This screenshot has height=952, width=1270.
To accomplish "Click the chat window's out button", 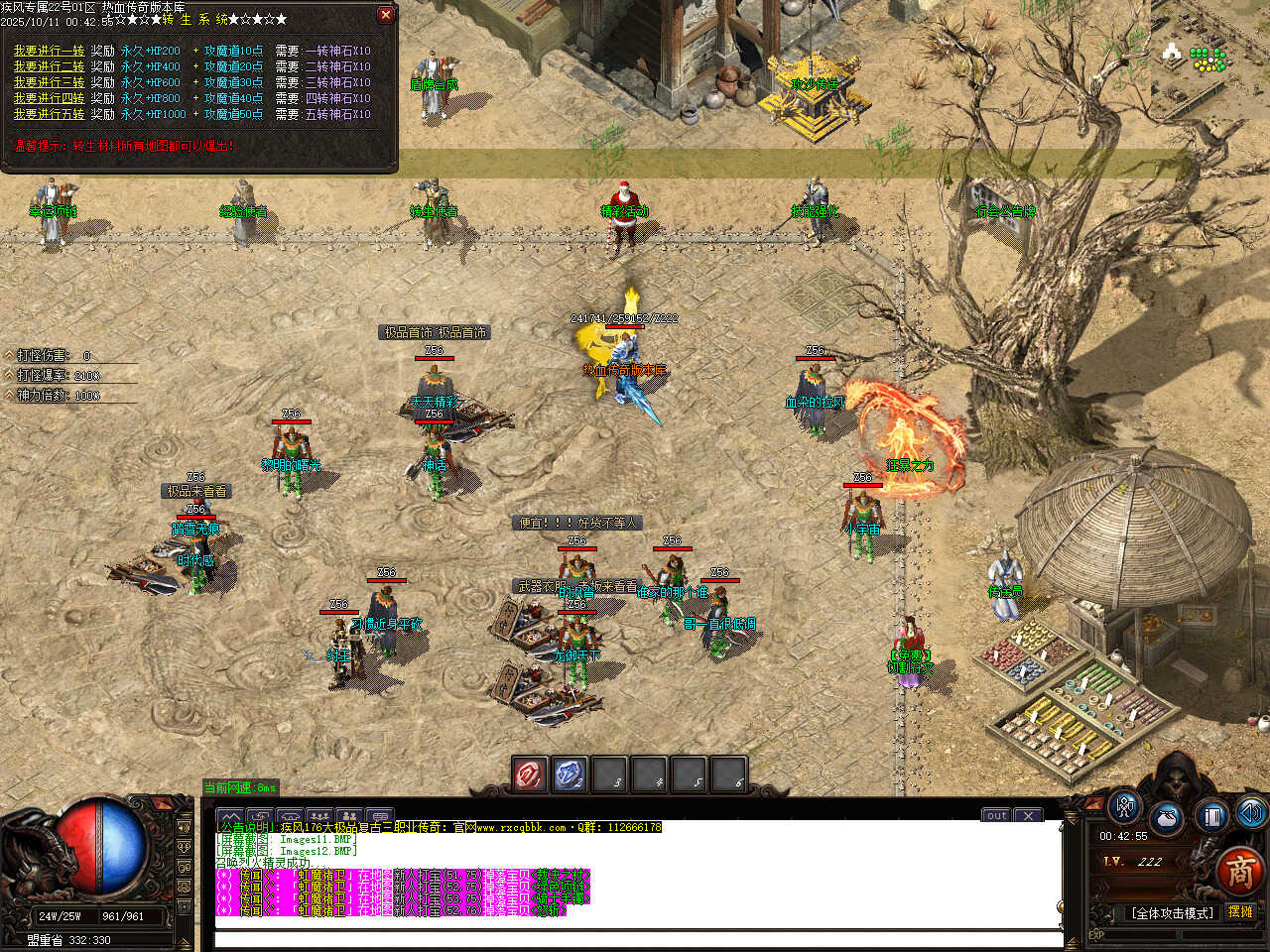I will [996, 815].
